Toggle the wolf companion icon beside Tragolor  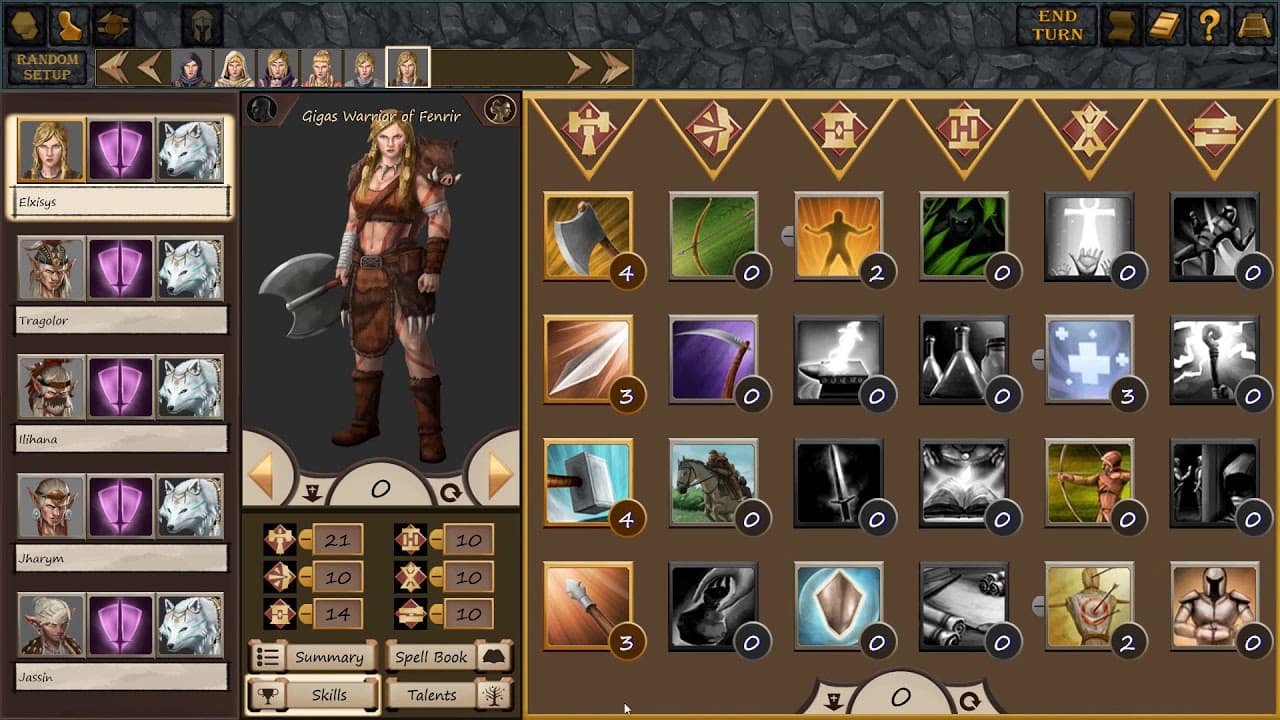point(189,268)
